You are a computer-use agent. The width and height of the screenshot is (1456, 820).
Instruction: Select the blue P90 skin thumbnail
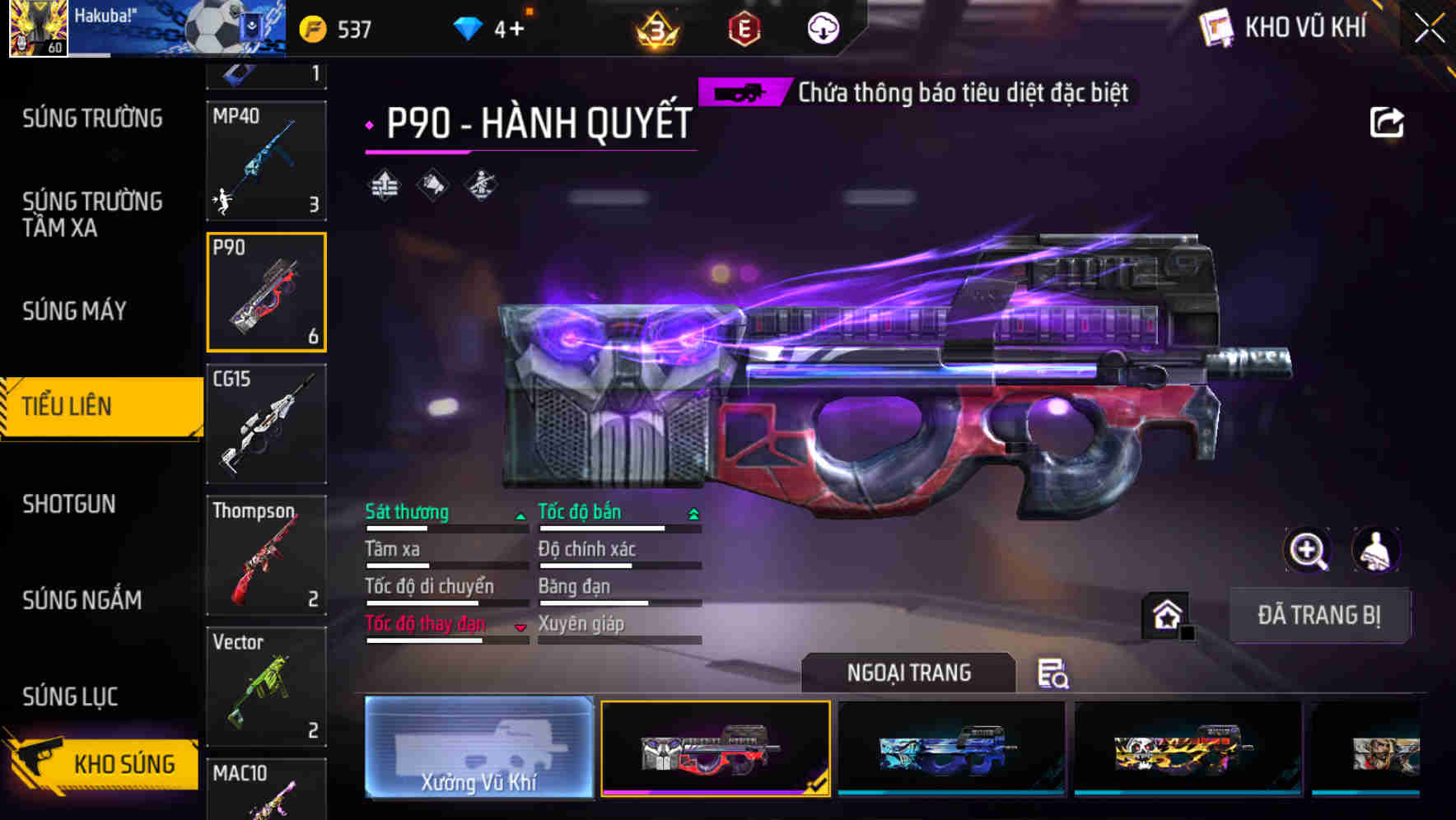pyautogui.click(x=950, y=747)
